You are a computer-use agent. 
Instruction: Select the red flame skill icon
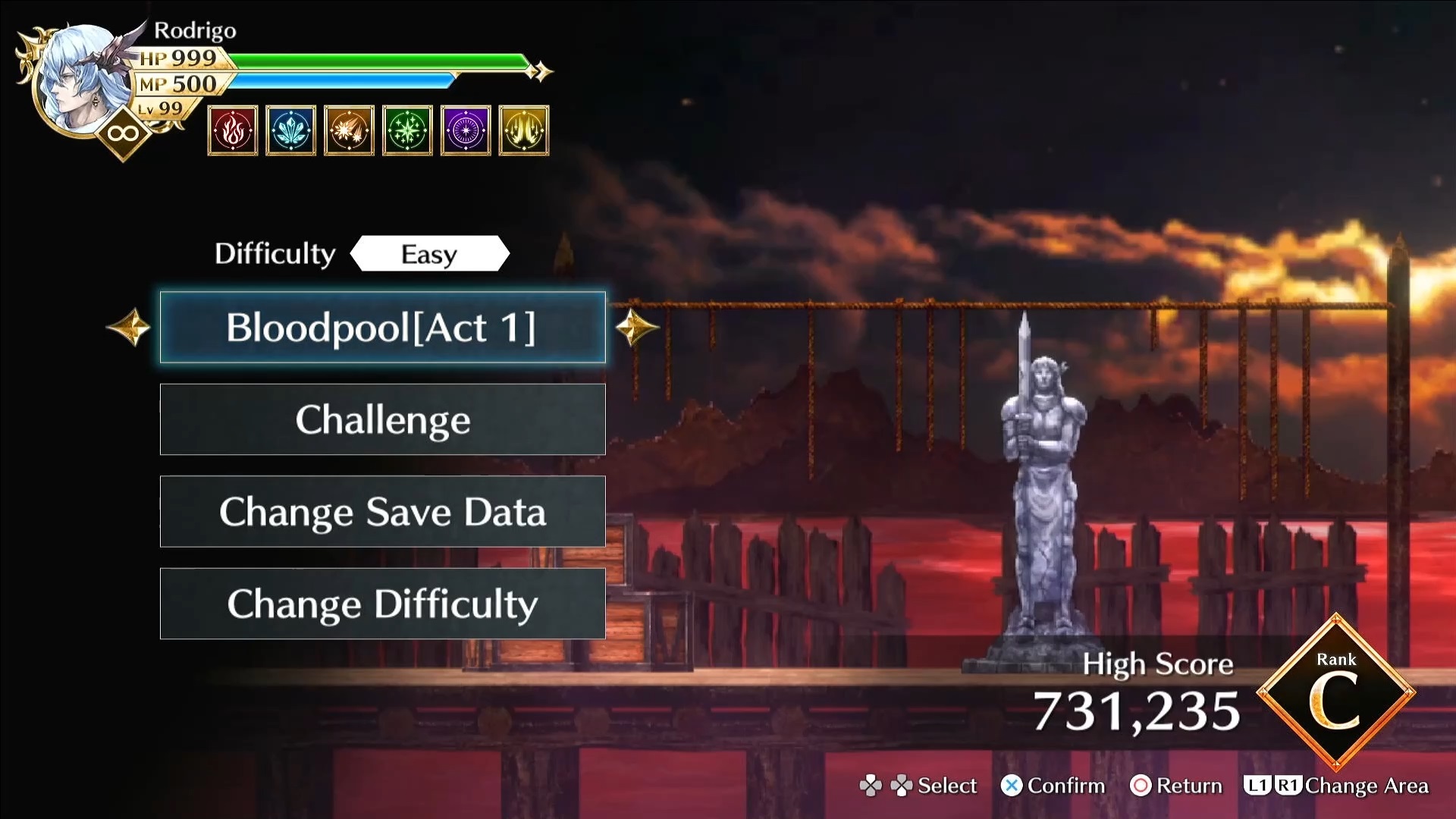233,130
